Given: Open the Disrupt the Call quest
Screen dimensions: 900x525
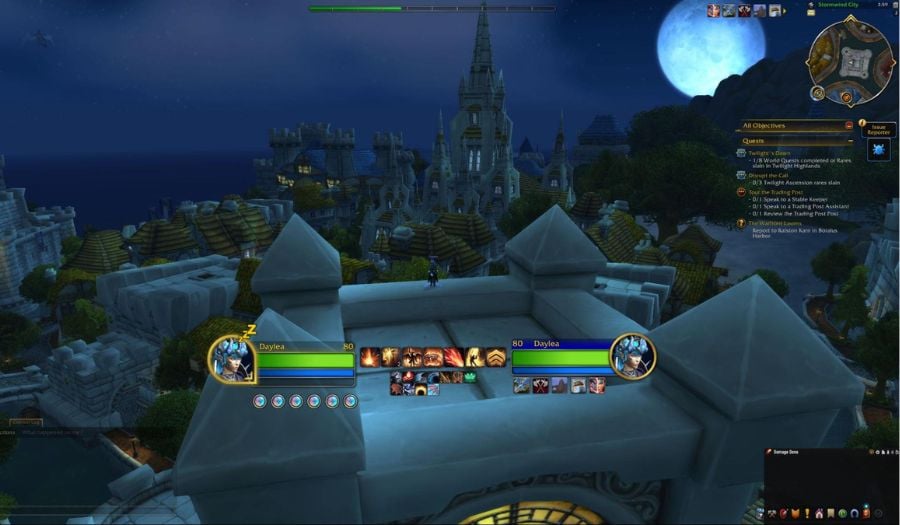Looking at the screenshot, I should [x=770, y=175].
